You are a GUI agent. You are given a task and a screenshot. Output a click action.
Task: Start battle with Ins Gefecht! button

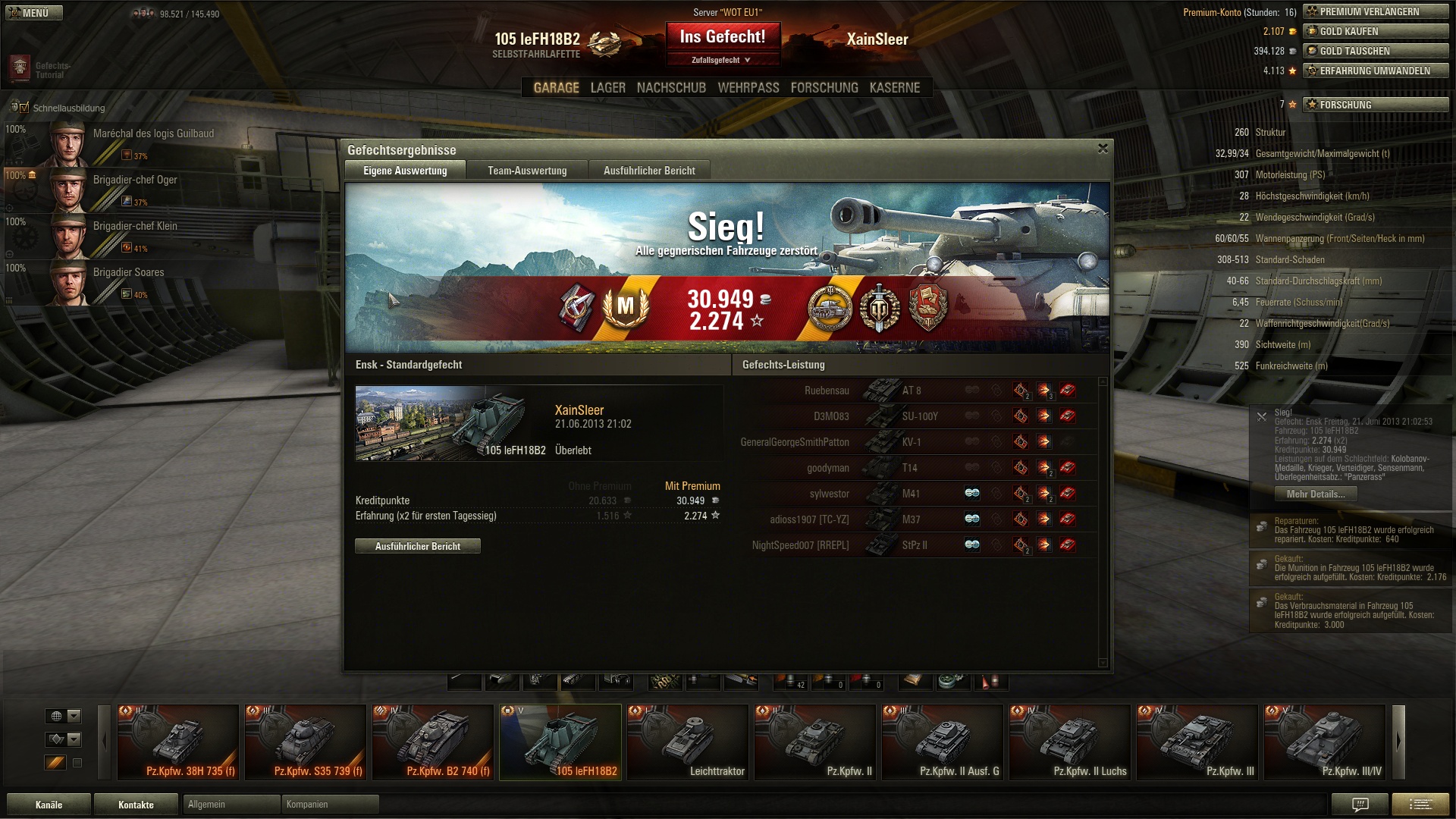[x=722, y=36]
